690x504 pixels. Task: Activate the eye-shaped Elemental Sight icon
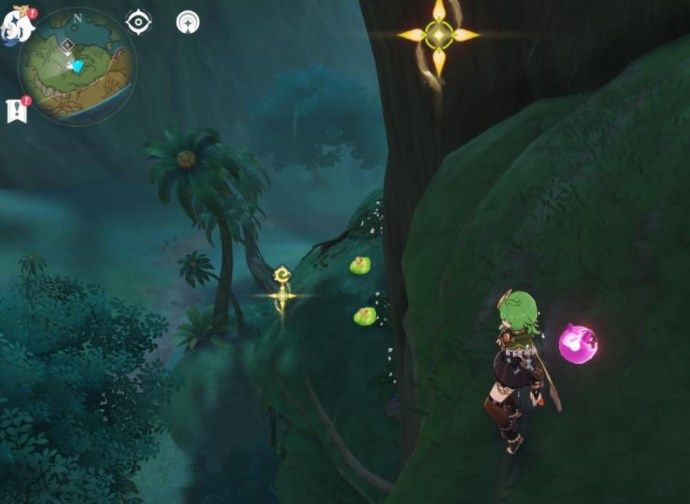139,22
